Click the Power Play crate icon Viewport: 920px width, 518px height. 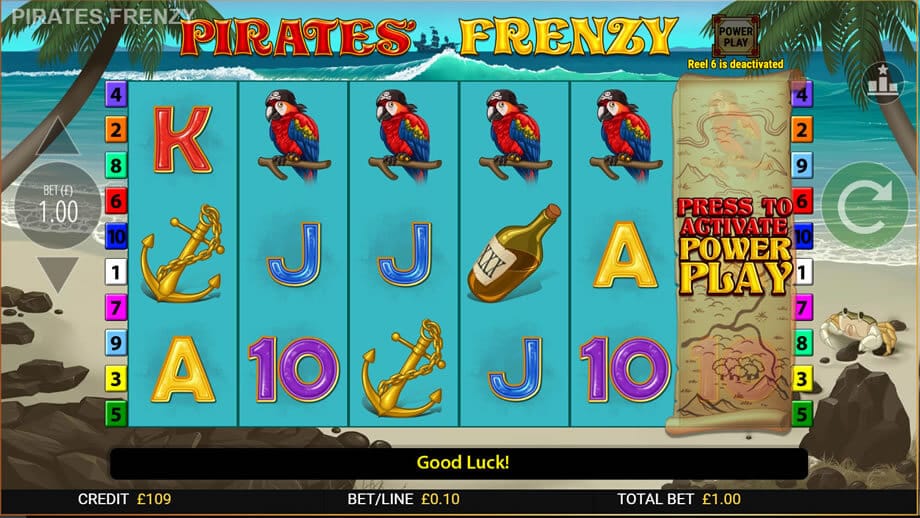[734, 36]
